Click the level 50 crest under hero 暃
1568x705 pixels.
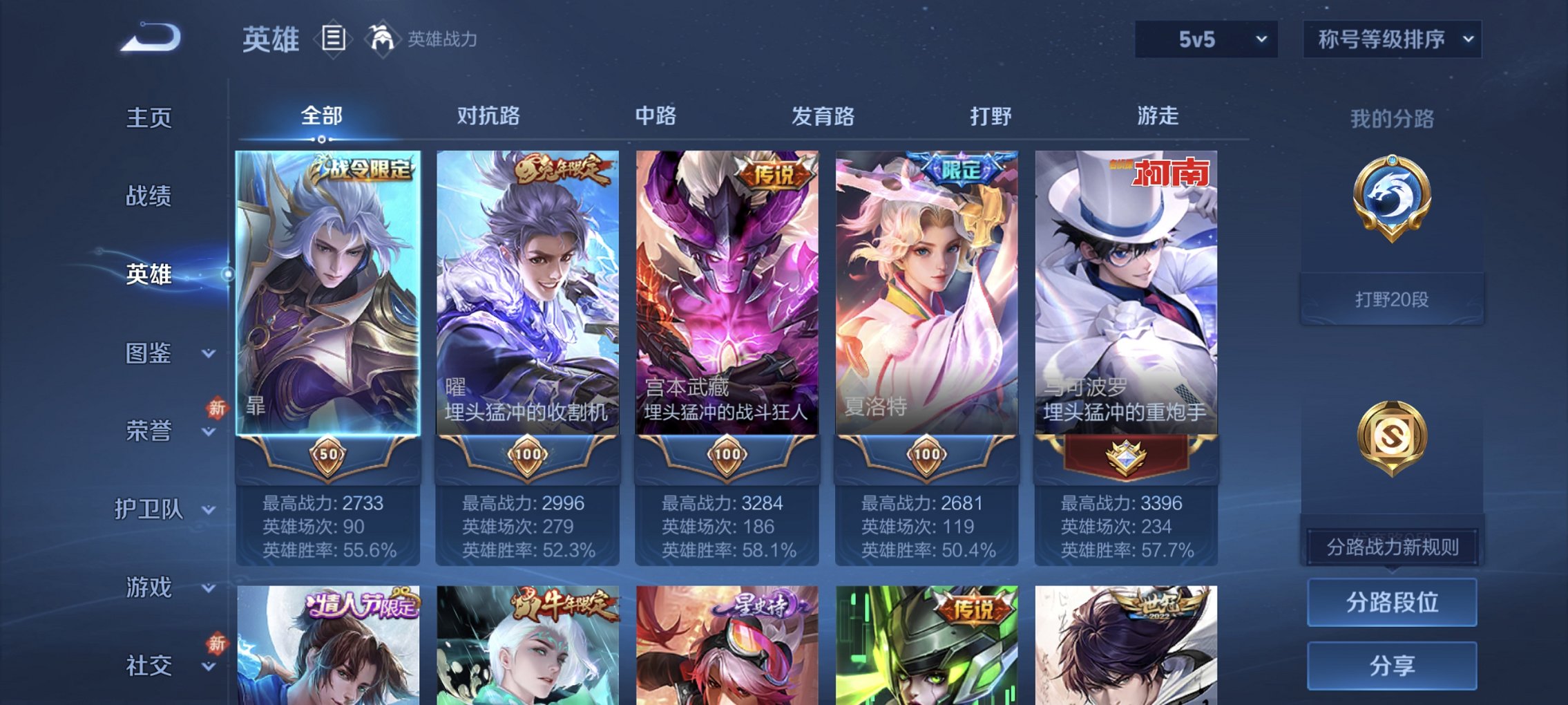[x=330, y=455]
